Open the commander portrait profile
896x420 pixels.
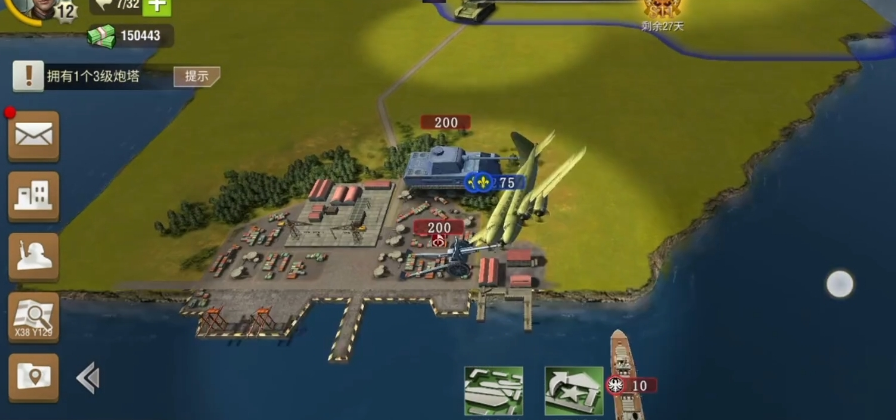38,8
